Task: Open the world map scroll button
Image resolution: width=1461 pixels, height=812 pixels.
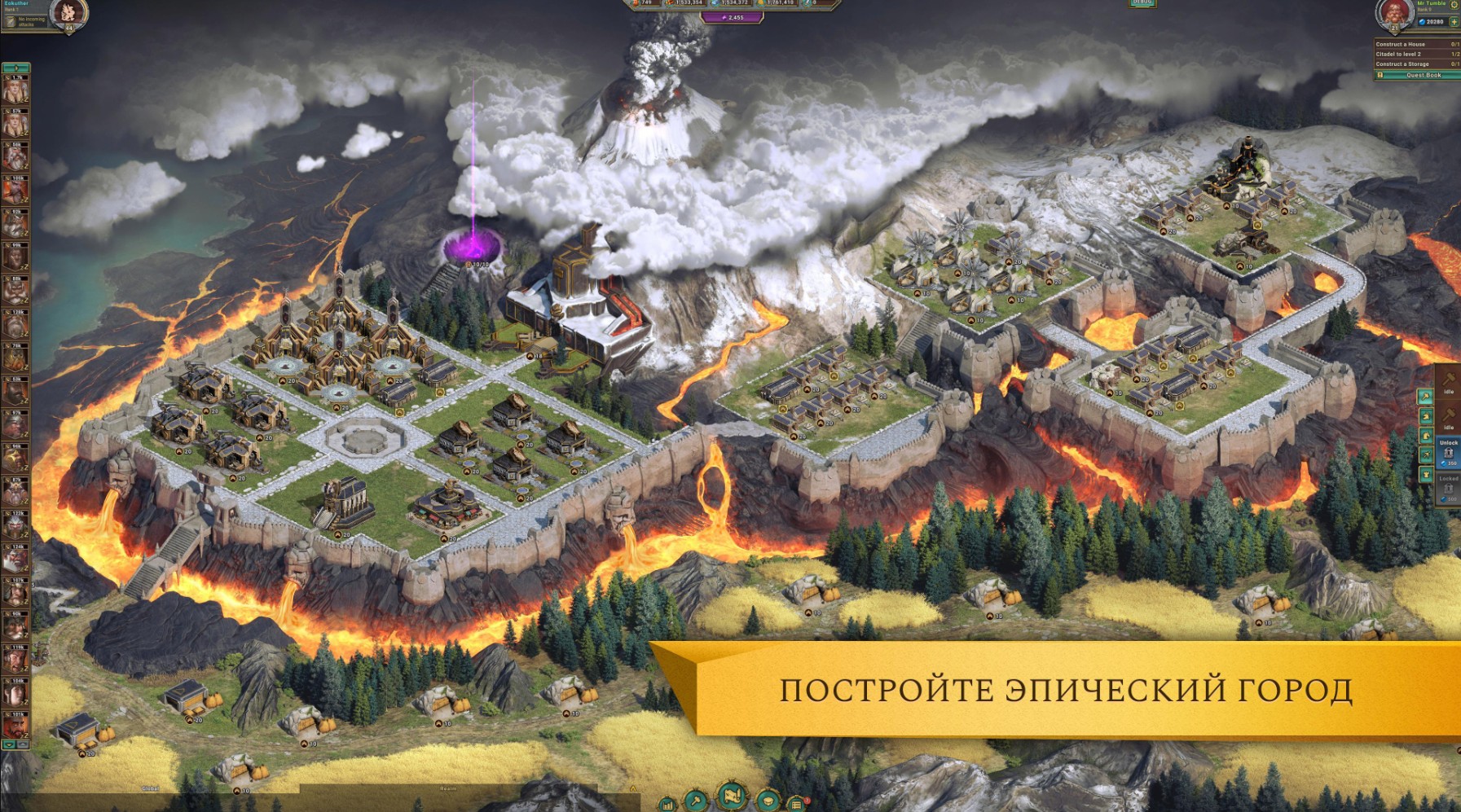Action: click(x=731, y=795)
